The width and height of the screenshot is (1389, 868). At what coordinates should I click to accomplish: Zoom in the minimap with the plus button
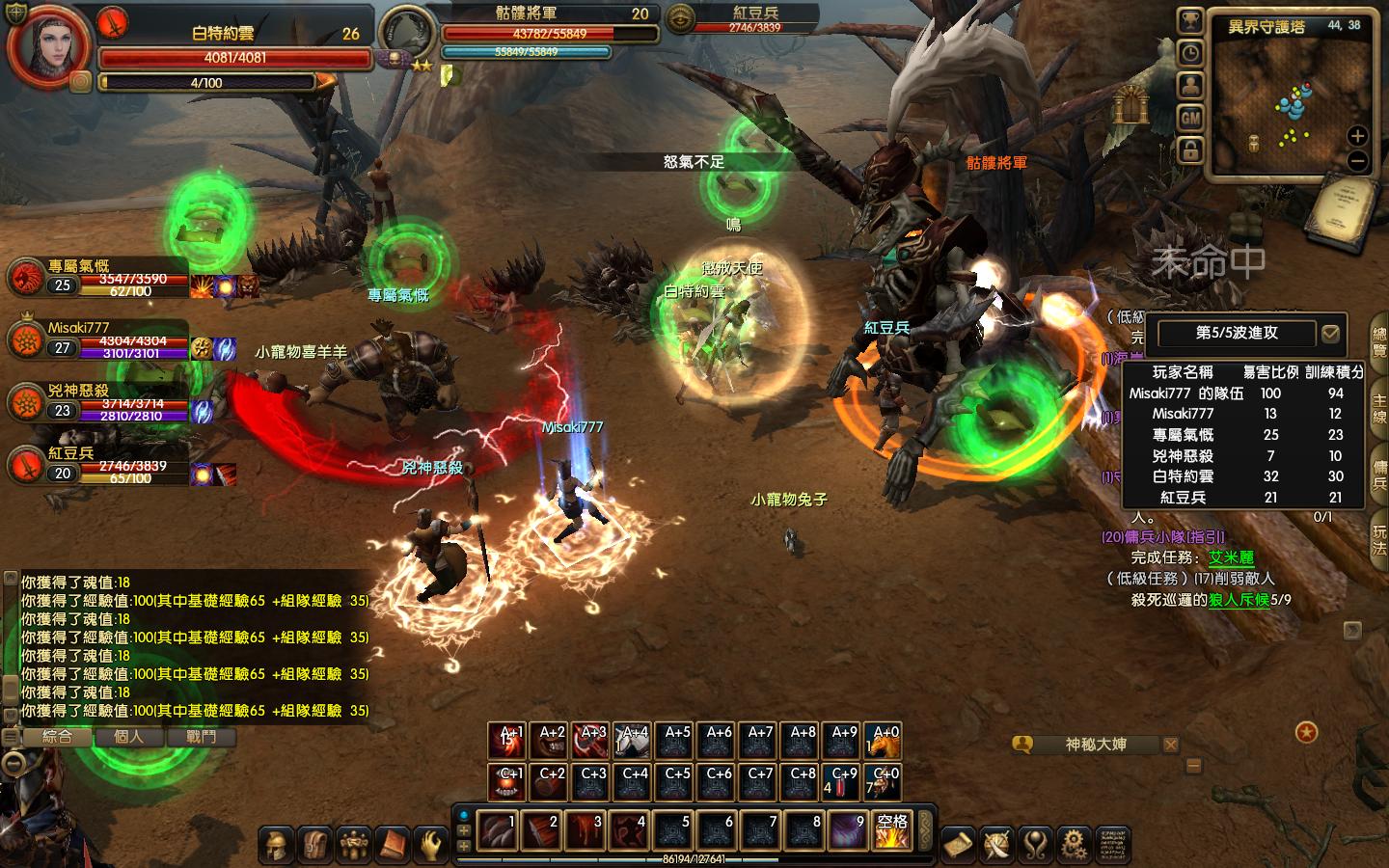[x=1357, y=136]
